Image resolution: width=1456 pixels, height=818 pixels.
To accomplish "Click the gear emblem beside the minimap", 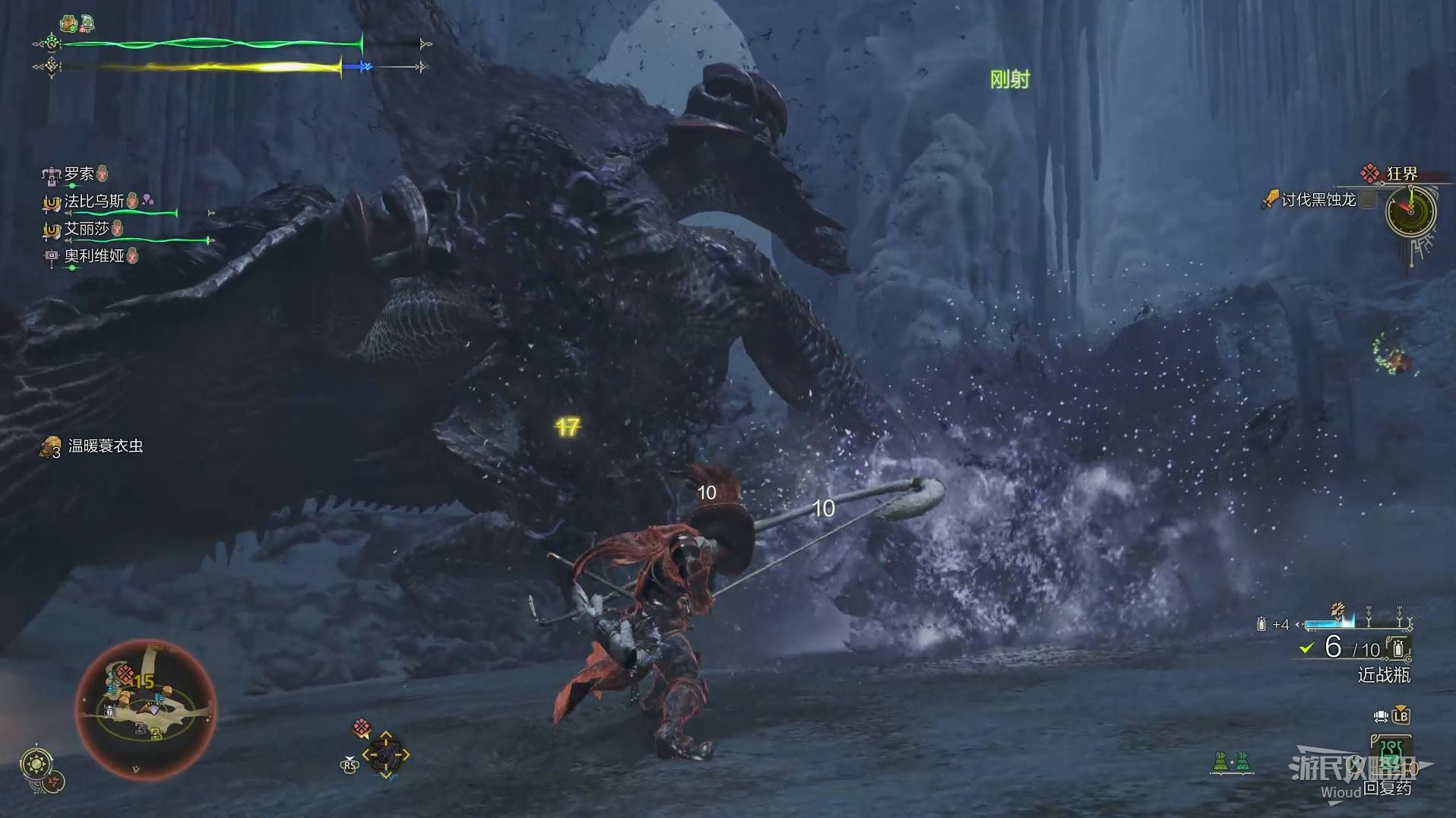I will (x=36, y=763).
